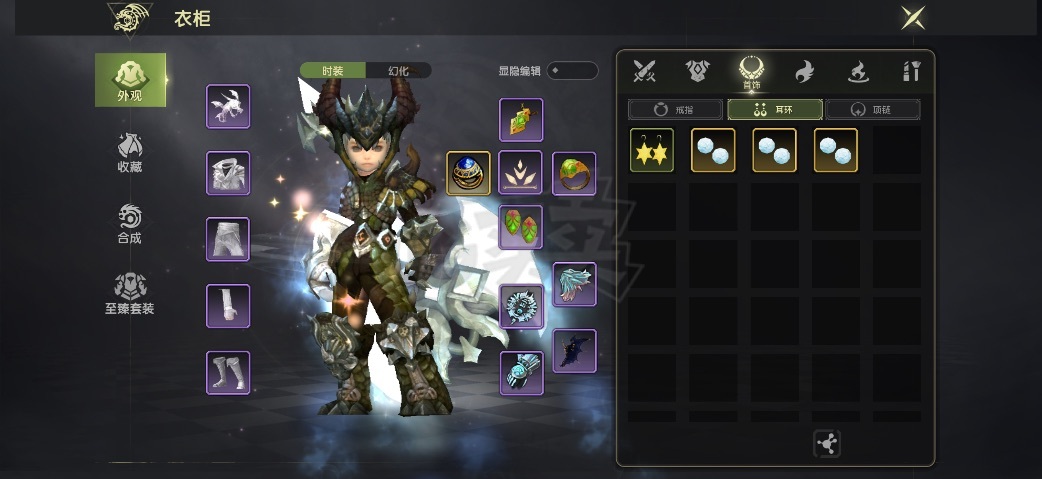Image resolution: width=1042 pixels, height=479 pixels.
Task: Toggle the 显隐编辑 visibility switch
Action: (x=573, y=71)
